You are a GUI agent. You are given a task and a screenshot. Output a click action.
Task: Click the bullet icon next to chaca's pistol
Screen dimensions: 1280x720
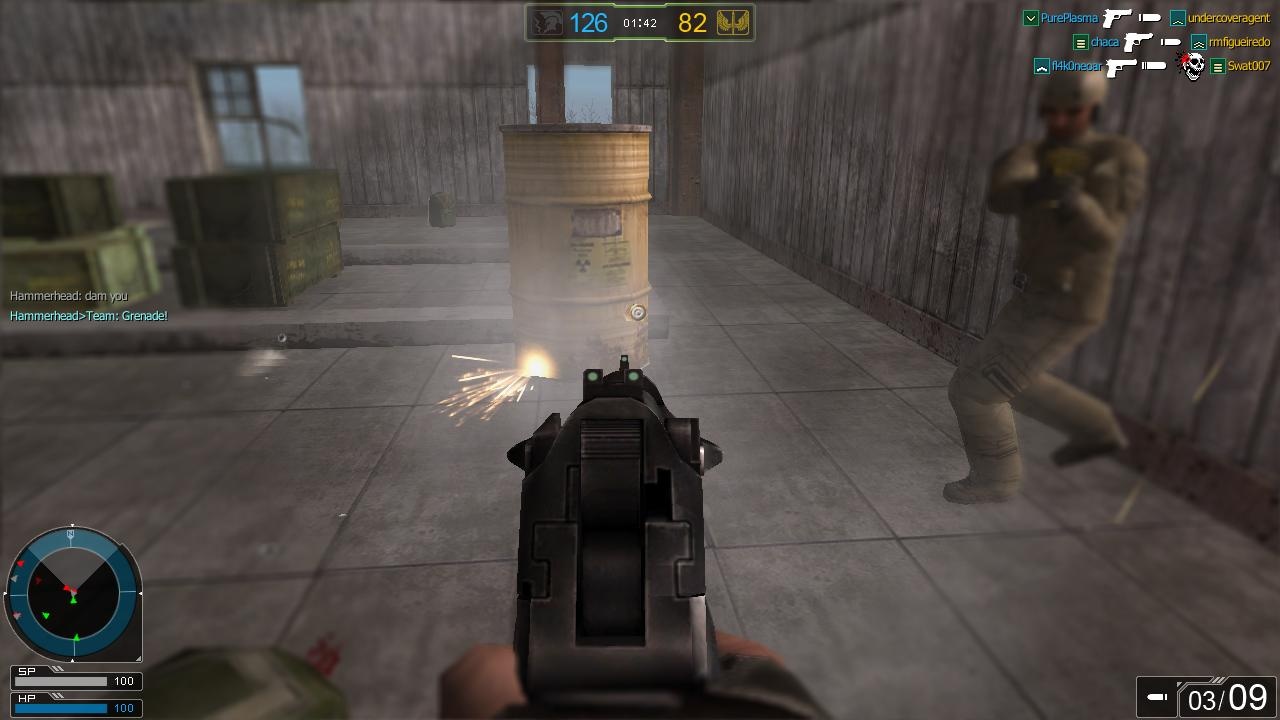(1170, 43)
